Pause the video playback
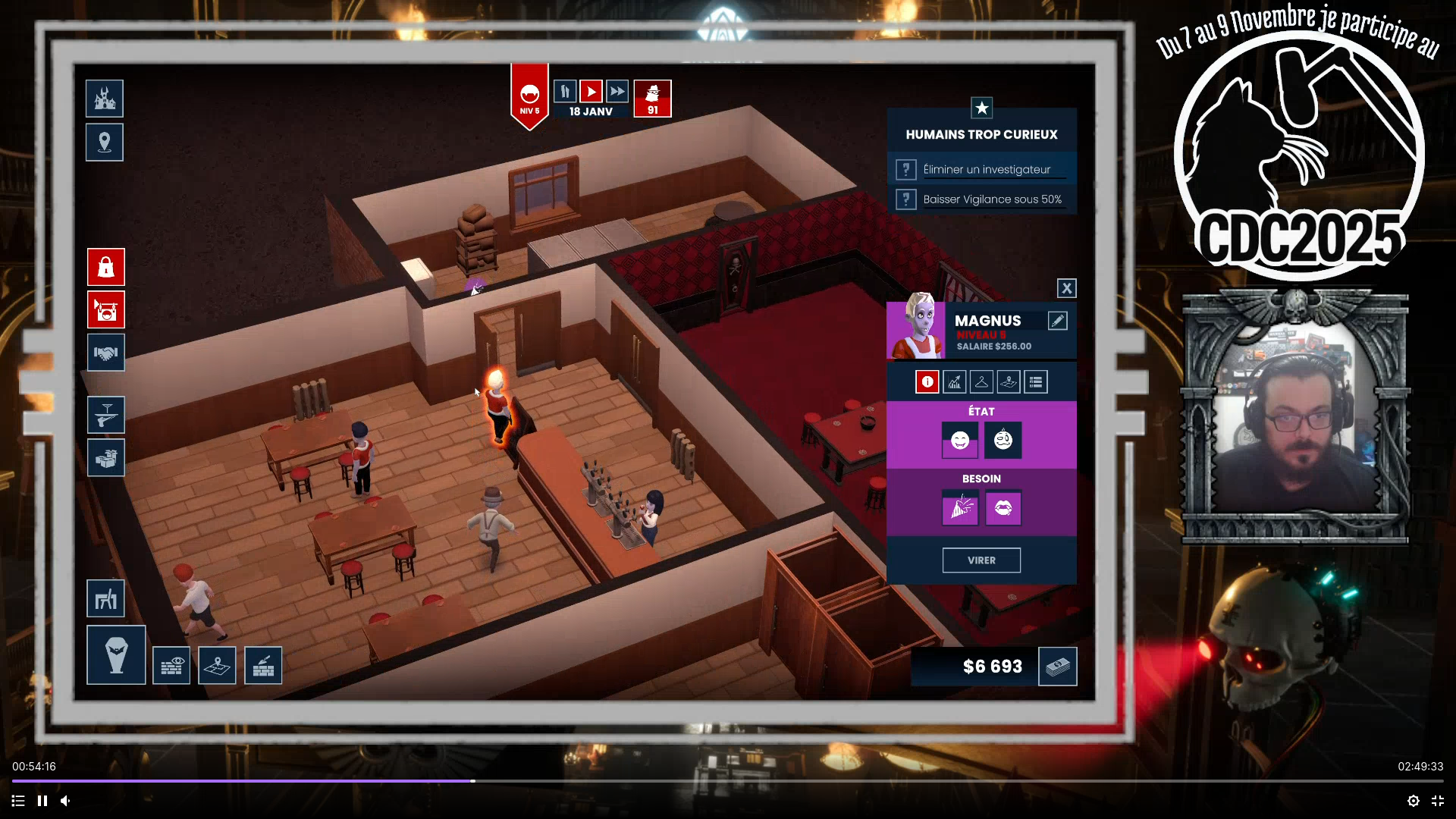This screenshot has height=819, width=1456. click(42, 801)
